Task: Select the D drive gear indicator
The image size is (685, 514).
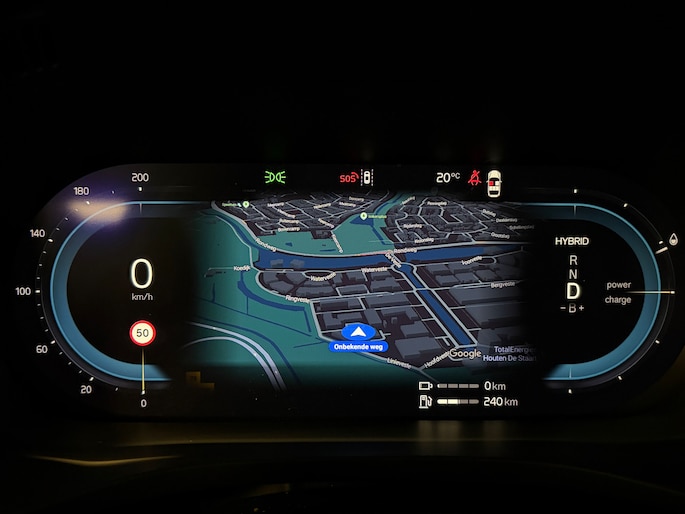Action: [573, 291]
